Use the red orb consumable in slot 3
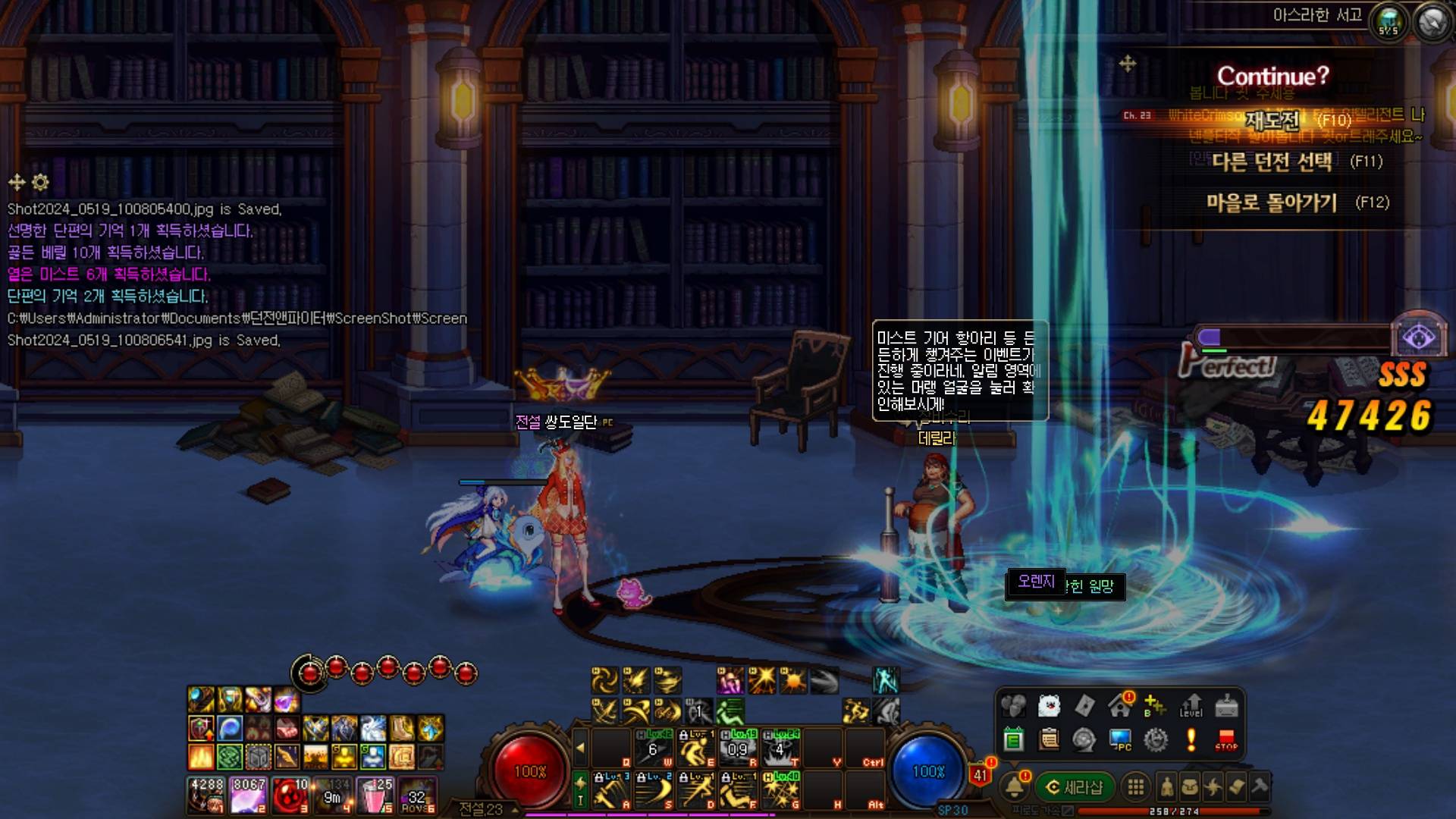 [x=290, y=795]
